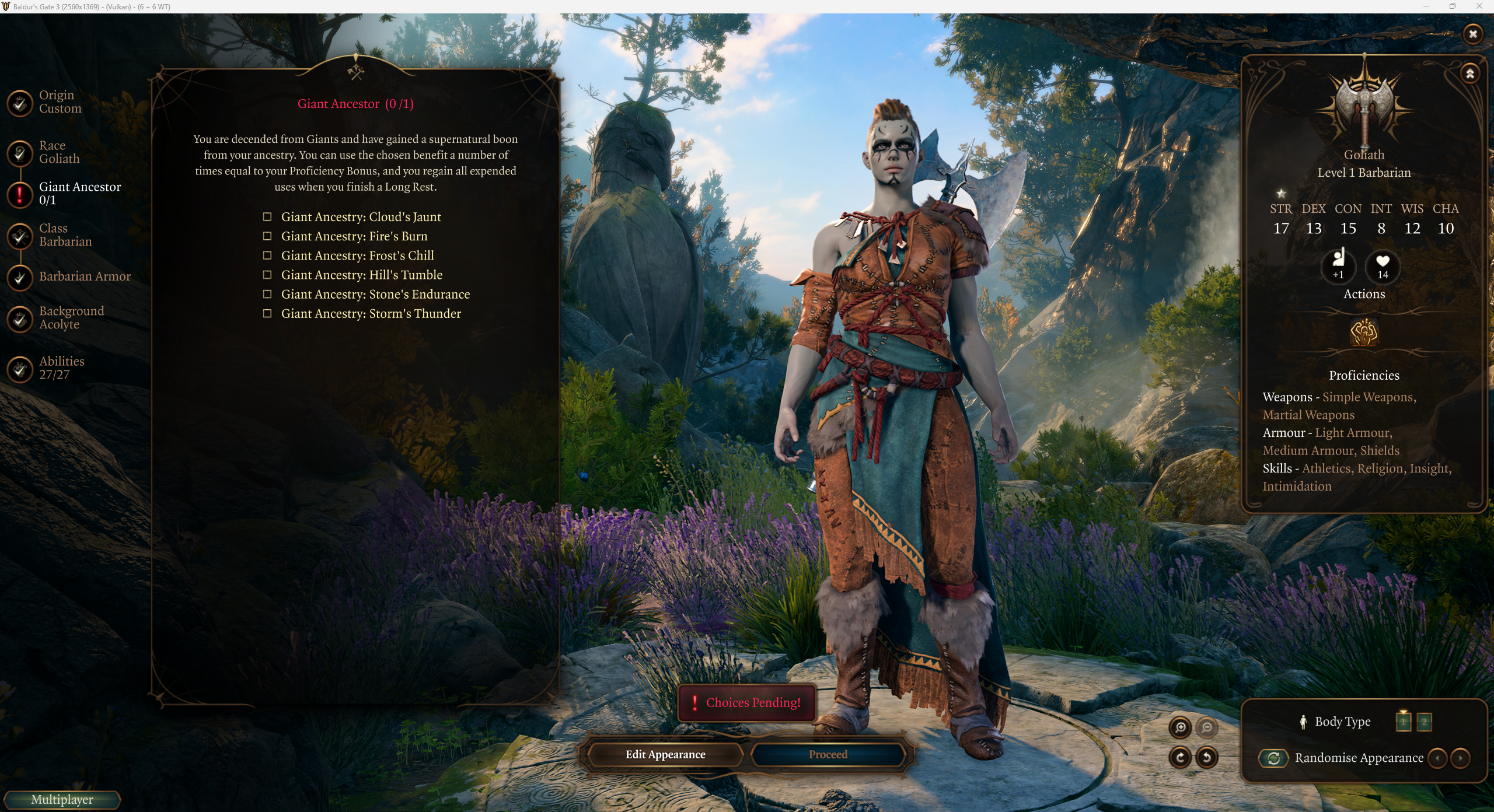Minimize the Baldur's Gate 3 window
This screenshot has width=1494, height=812.
1426,6
